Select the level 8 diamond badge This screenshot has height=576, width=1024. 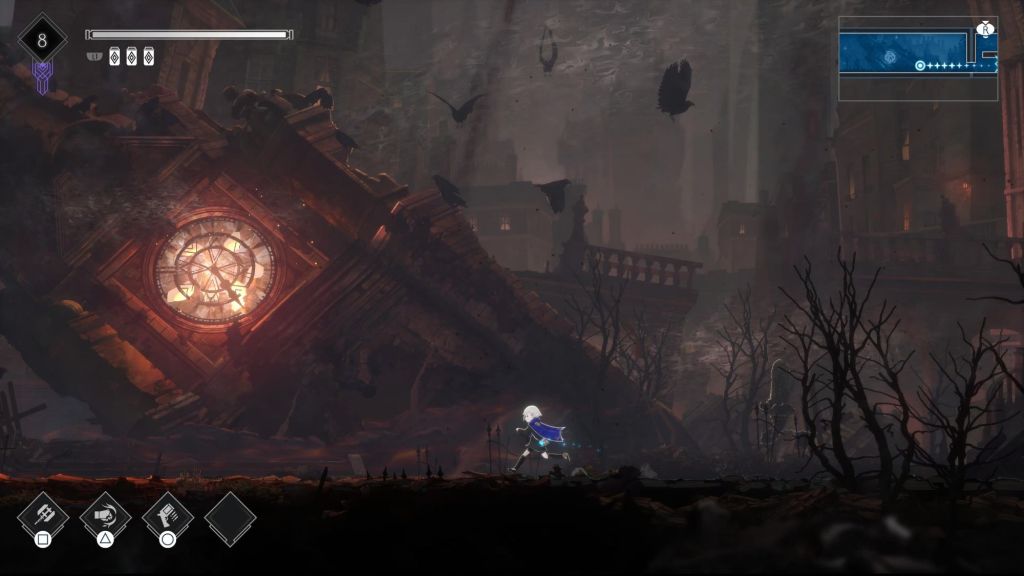click(x=42, y=41)
